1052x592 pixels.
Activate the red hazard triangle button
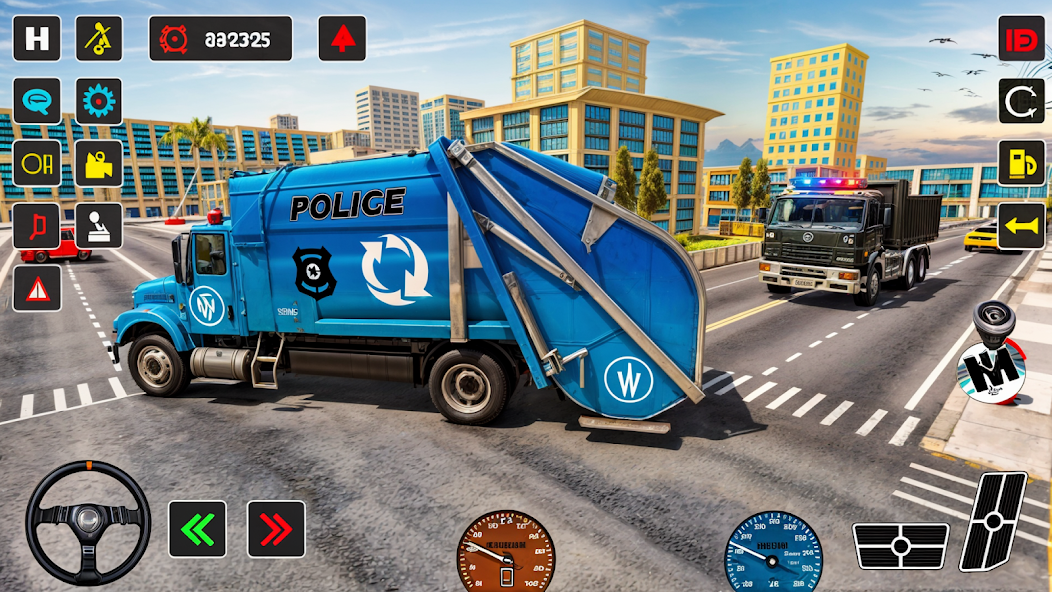tap(37, 288)
